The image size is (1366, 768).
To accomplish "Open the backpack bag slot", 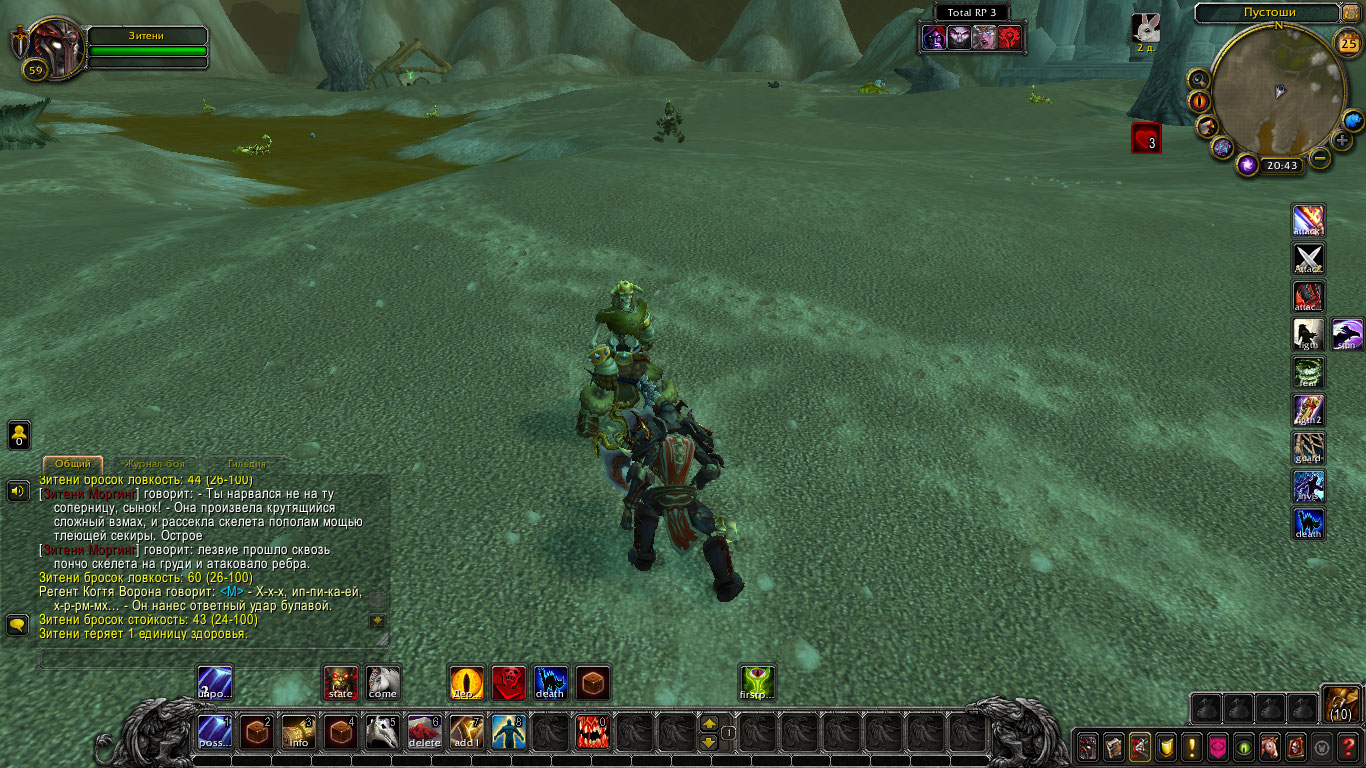I will point(1340,704).
